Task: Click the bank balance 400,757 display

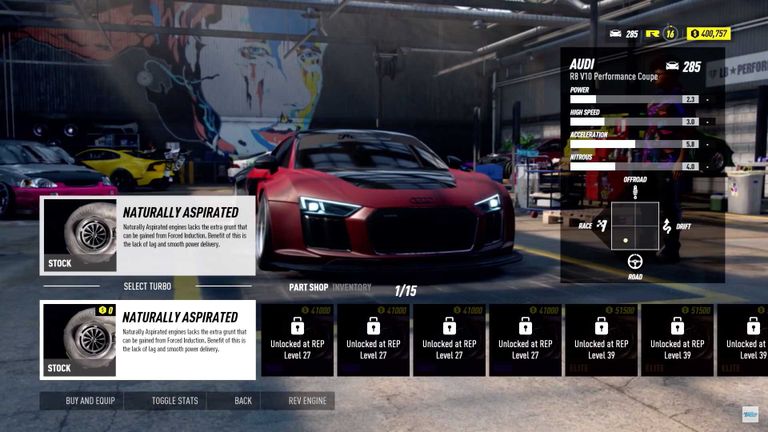Action: click(709, 34)
